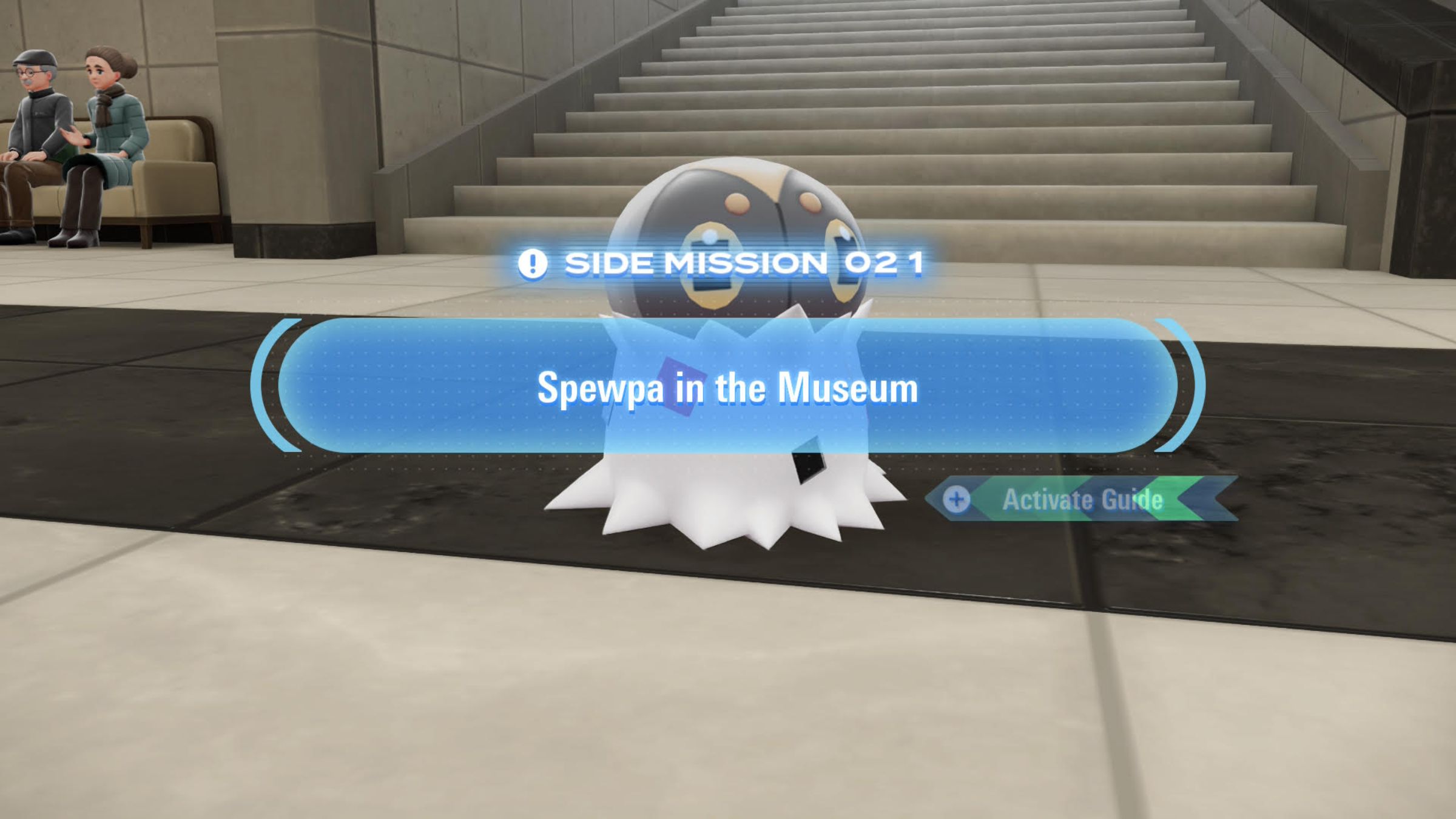Viewport: 1456px width, 819px height.
Task: Click the Side Mission 021 header
Action: coord(721,264)
